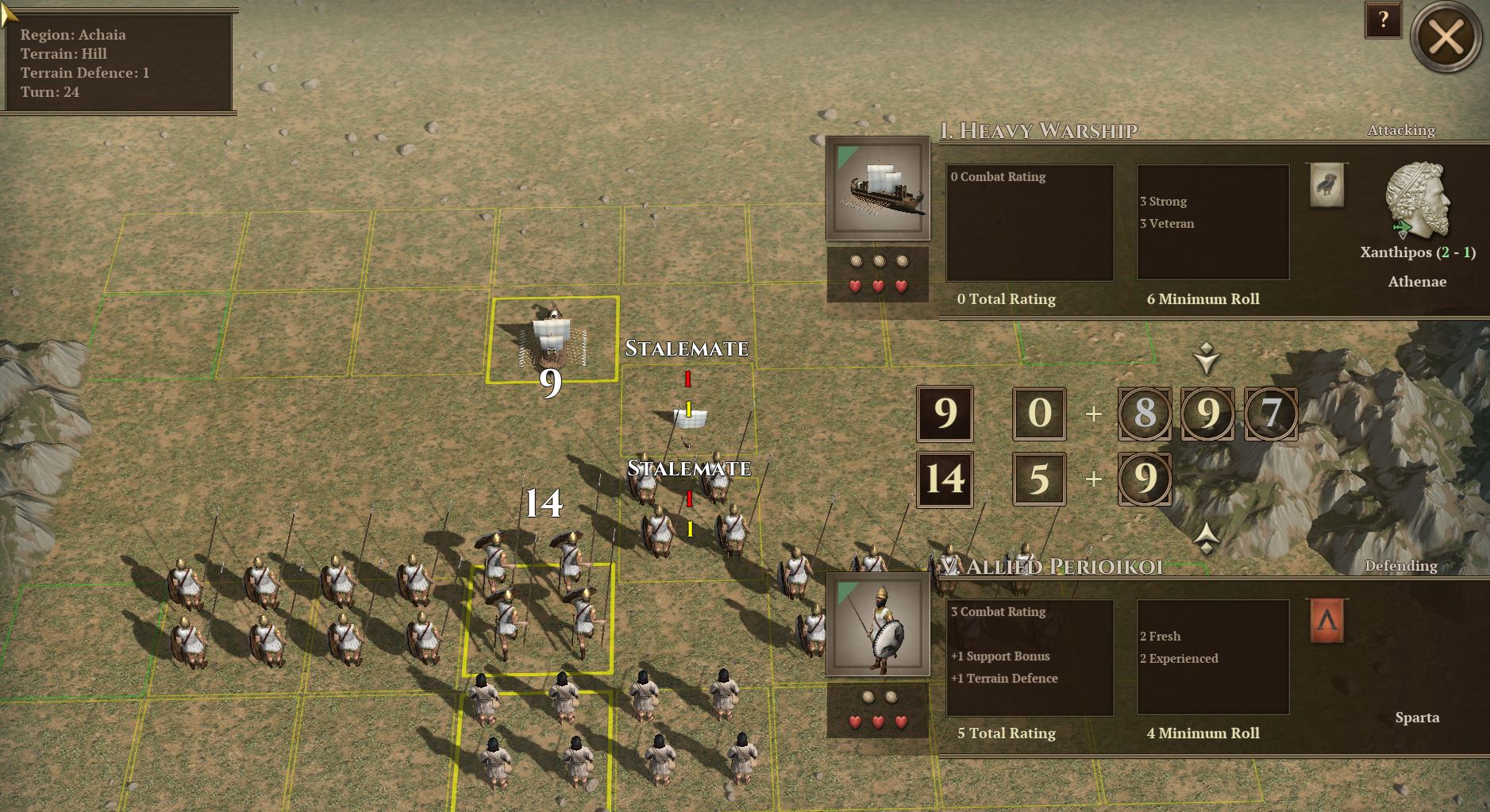Image resolution: width=1490 pixels, height=812 pixels.
Task: Click the Athenae faction name
Action: coord(1418,282)
